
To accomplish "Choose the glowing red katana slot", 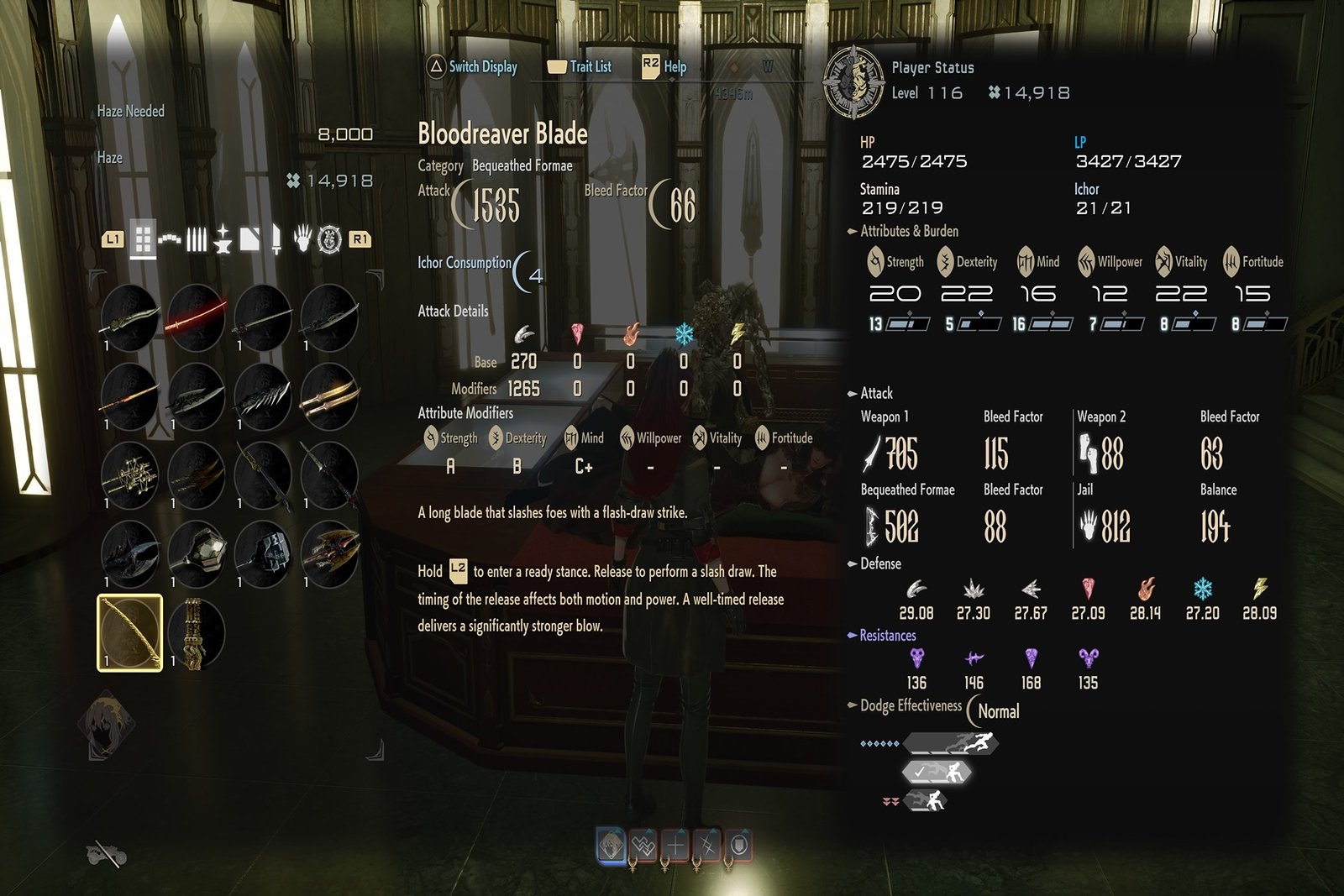I will [x=196, y=317].
